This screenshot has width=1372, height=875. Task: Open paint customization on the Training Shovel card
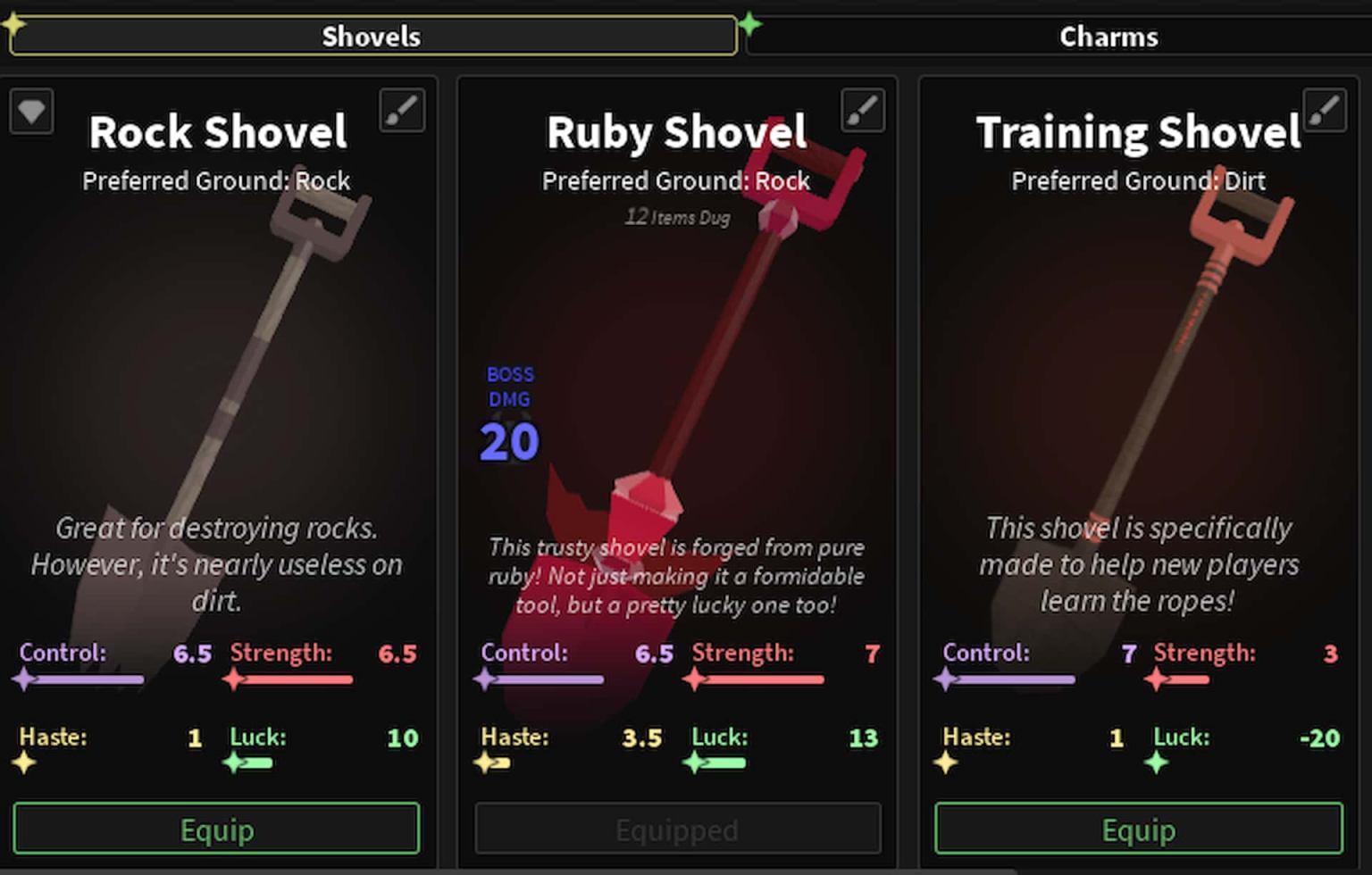[1324, 110]
